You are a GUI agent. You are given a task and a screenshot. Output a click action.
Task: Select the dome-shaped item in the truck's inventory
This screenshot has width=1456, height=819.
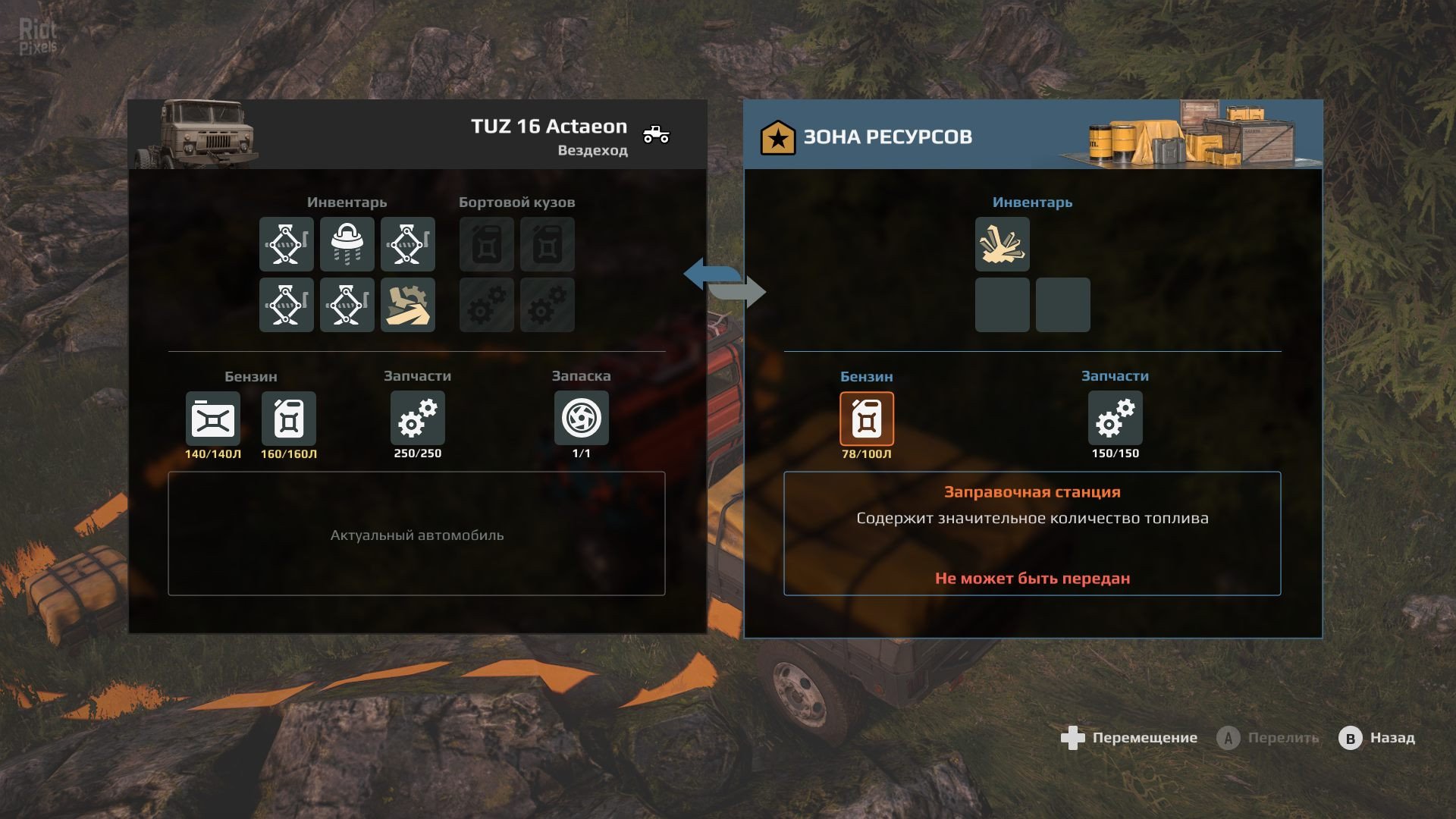pyautogui.click(x=347, y=244)
